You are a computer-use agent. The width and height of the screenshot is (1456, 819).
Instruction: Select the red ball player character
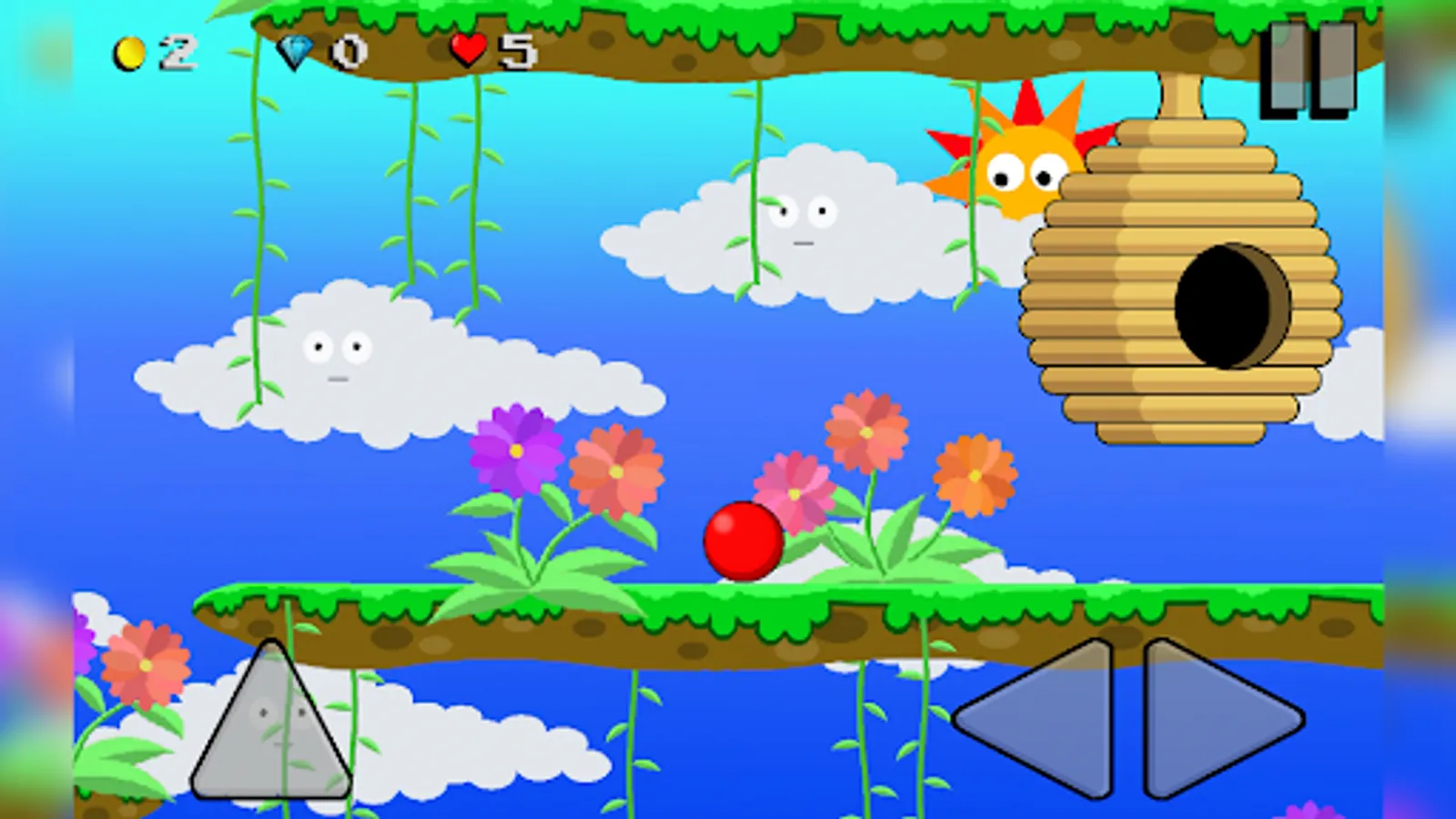pos(742,541)
